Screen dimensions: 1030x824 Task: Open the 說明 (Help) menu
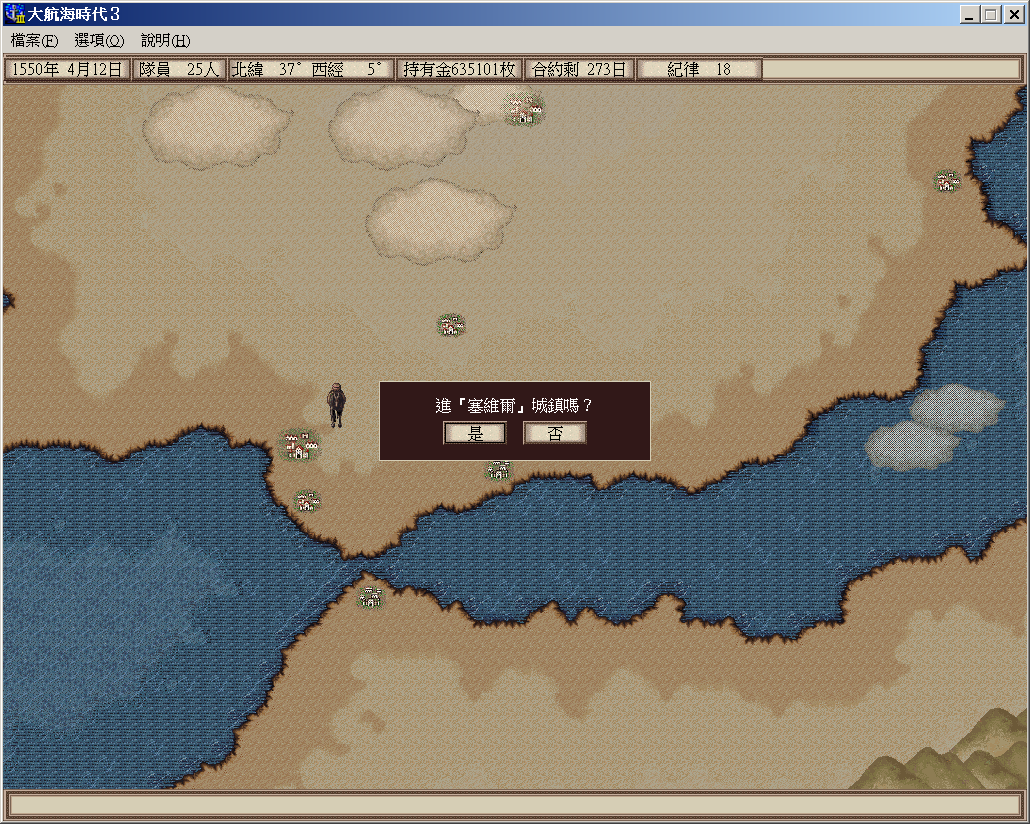(165, 41)
